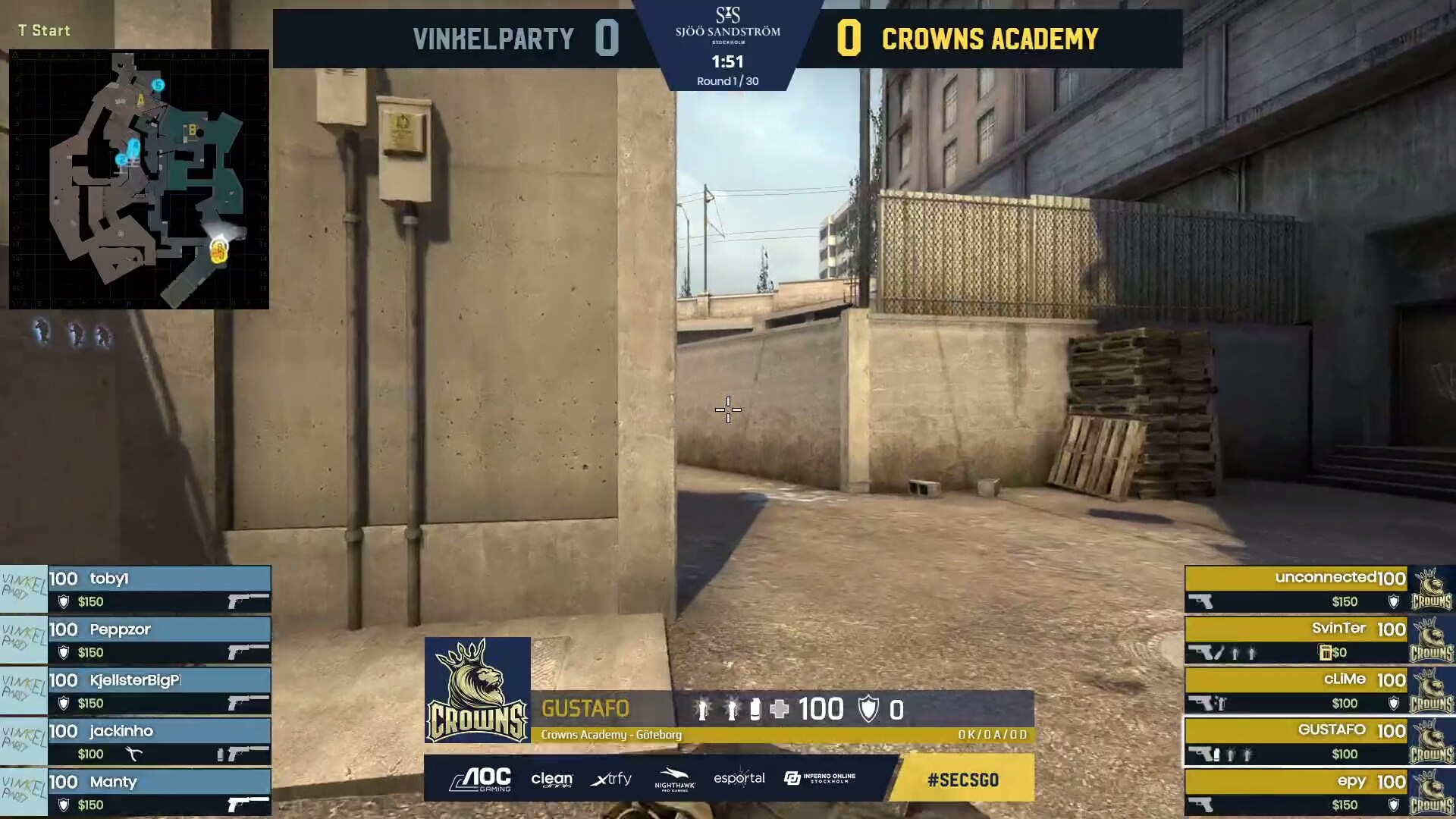Click the flashbang icon on jackinho's row
This screenshot has height=819, width=1456.
[x=220, y=755]
